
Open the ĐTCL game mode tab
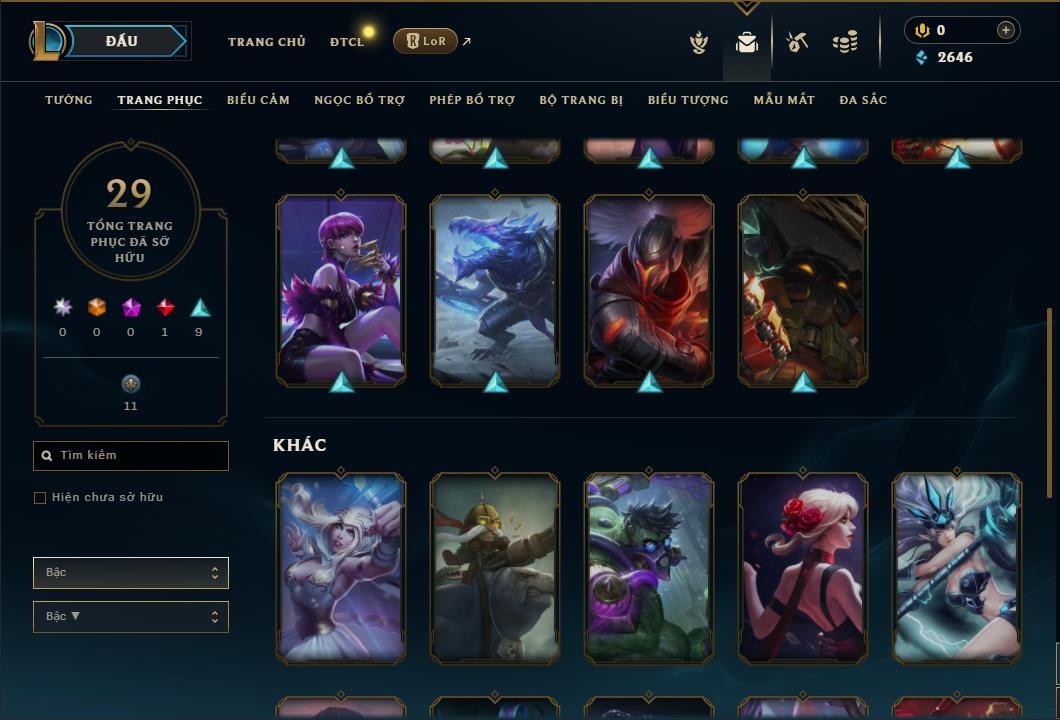(347, 42)
